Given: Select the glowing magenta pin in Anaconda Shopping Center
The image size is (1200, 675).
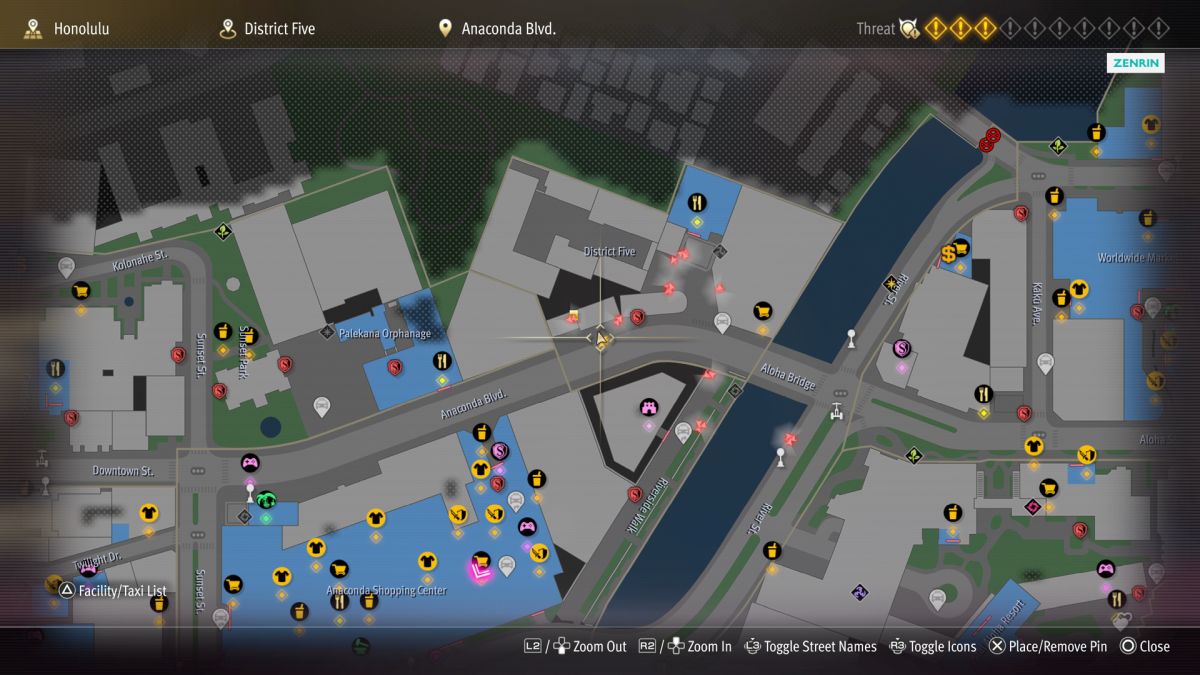Looking at the screenshot, I should coord(481,571).
